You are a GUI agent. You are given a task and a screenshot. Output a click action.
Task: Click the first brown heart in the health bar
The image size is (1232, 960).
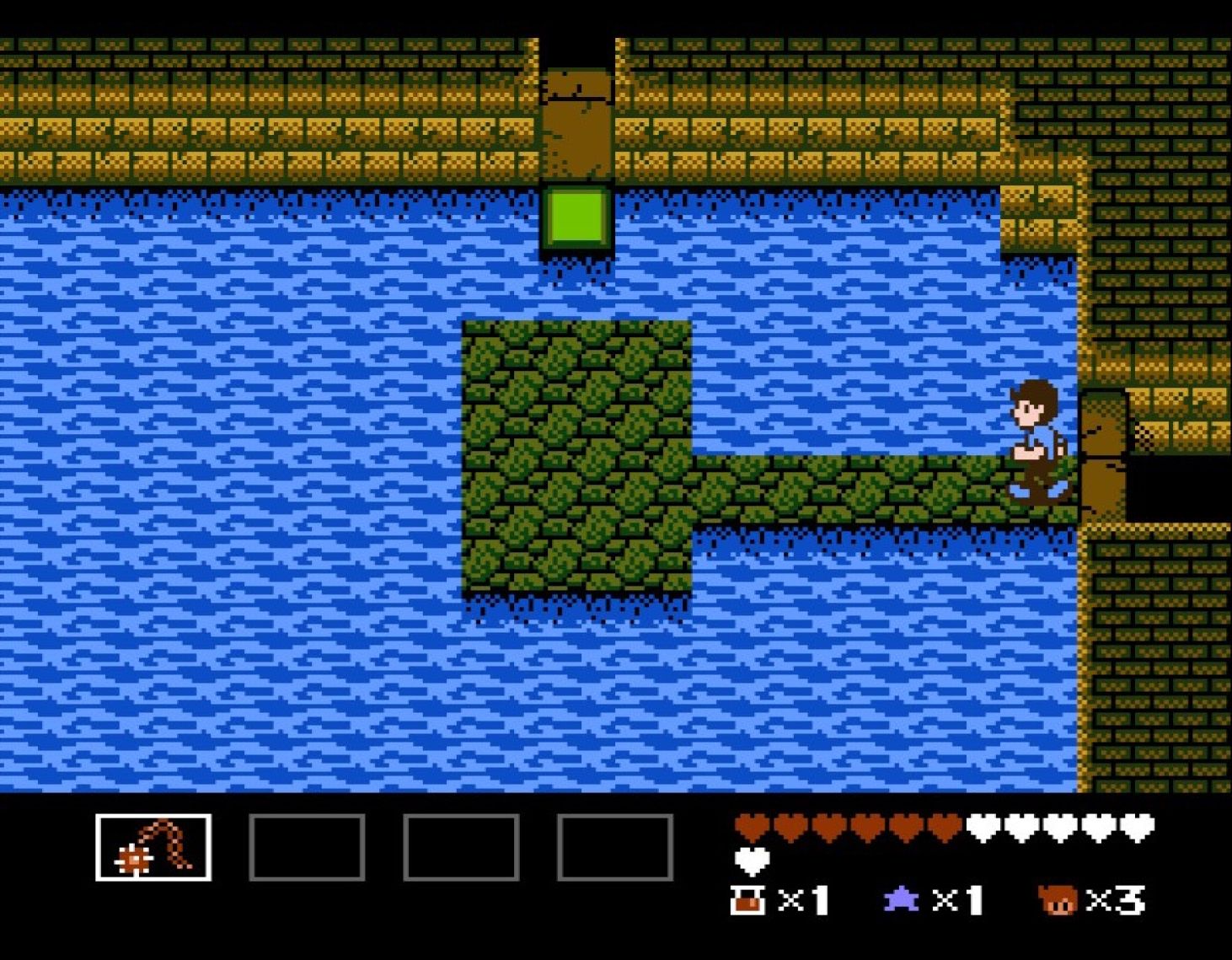click(x=753, y=828)
